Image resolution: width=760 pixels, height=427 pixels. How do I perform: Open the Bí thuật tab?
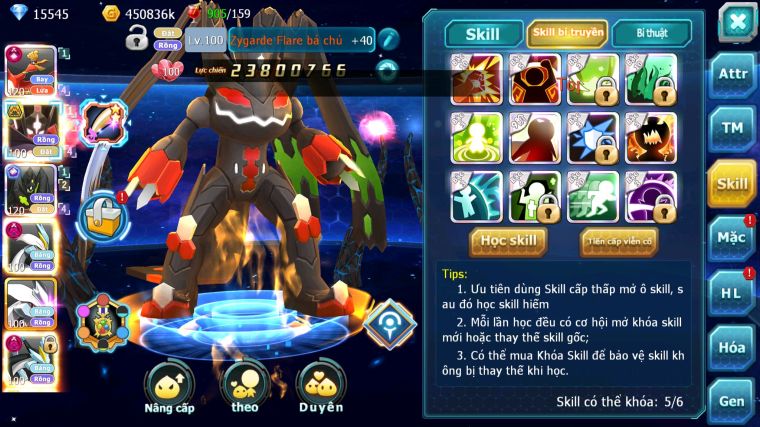pos(650,34)
